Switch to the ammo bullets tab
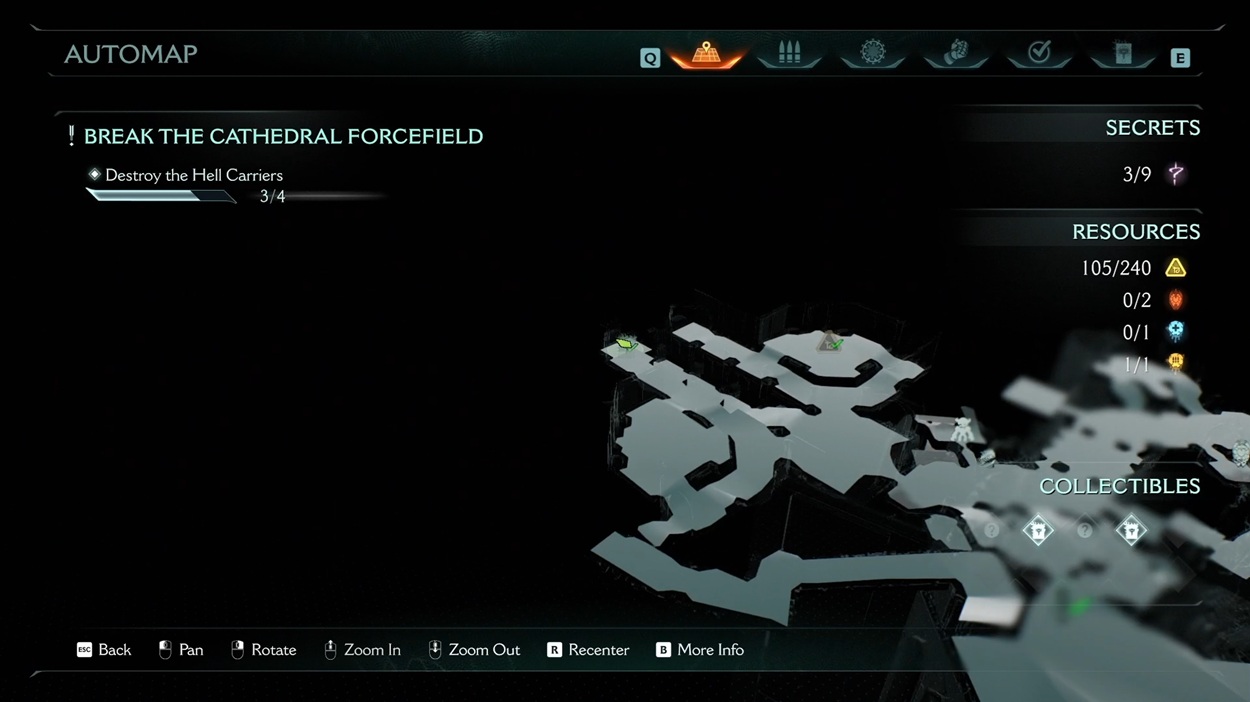The width and height of the screenshot is (1250, 702). point(789,53)
